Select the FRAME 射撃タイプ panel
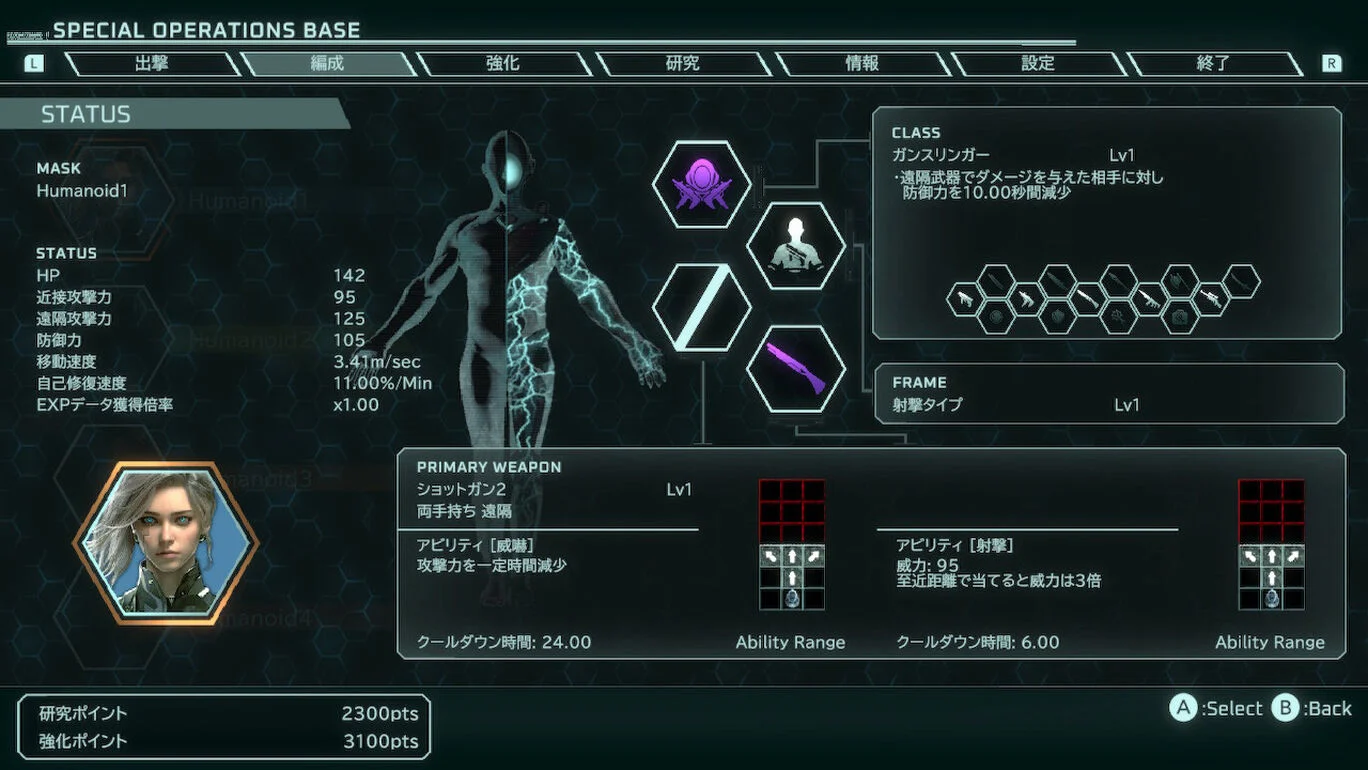The width and height of the screenshot is (1368, 770). 1109,393
